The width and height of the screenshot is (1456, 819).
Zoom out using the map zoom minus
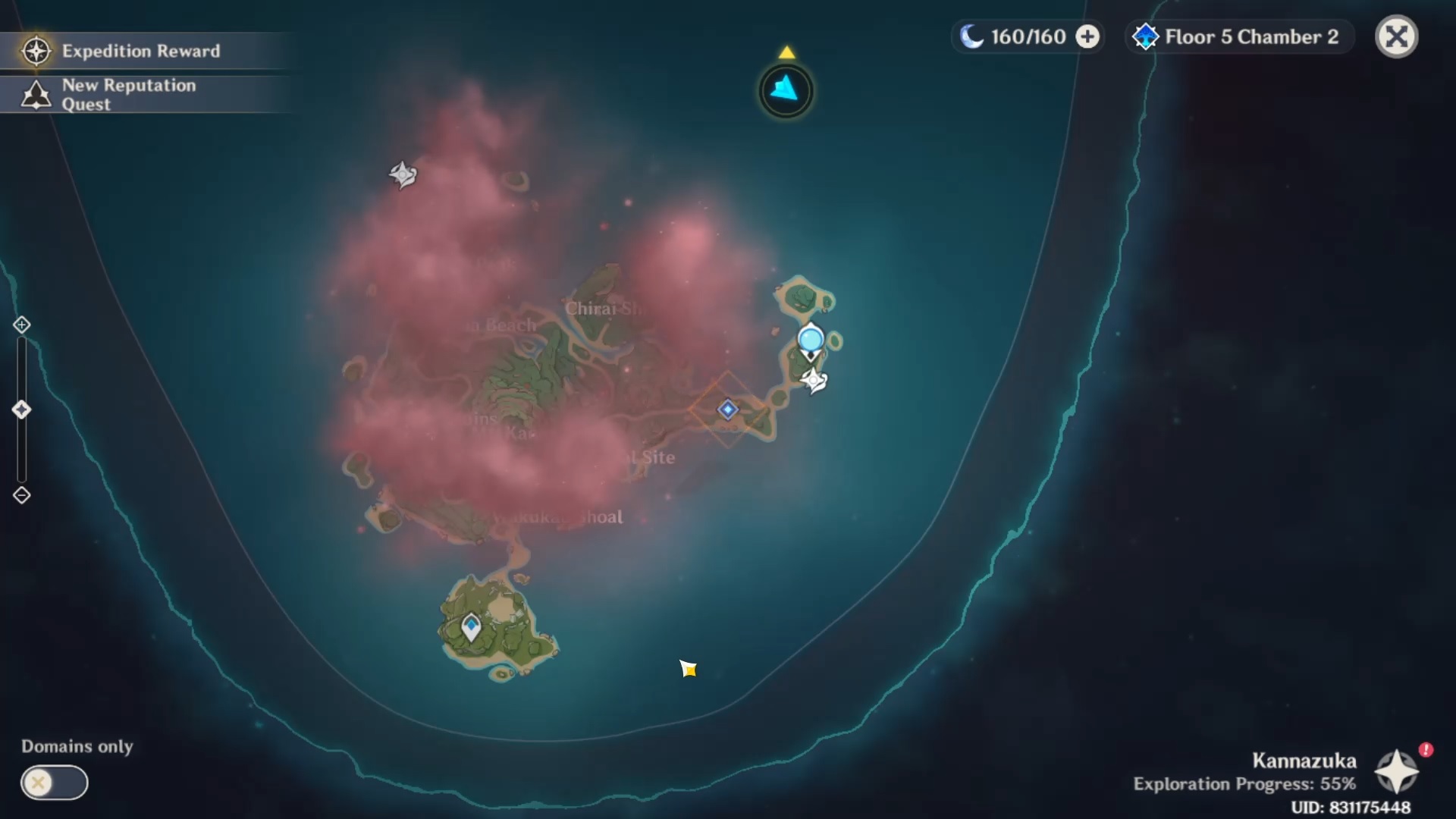coord(21,495)
